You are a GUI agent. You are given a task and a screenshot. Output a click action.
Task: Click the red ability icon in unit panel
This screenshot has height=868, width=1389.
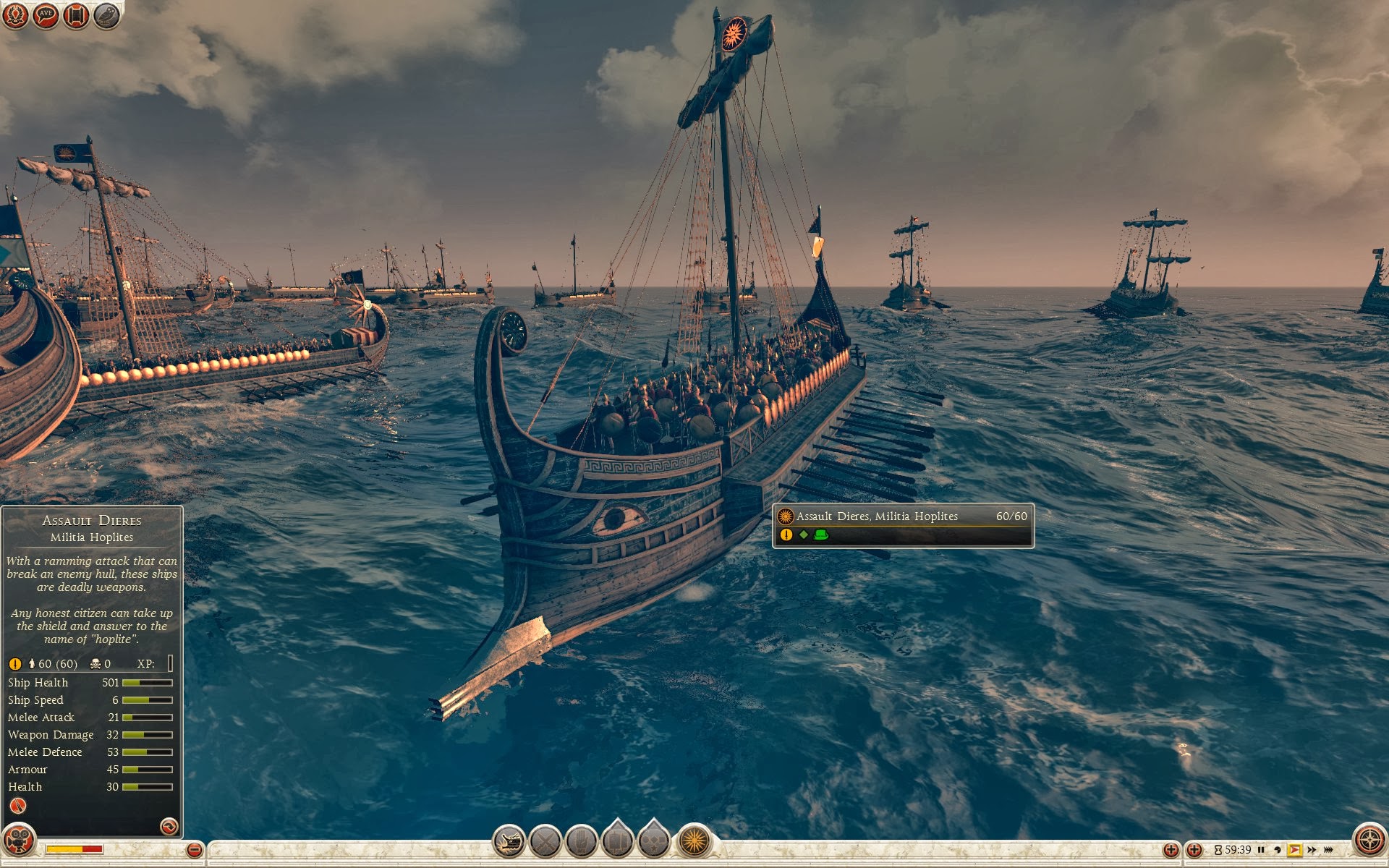18,806
